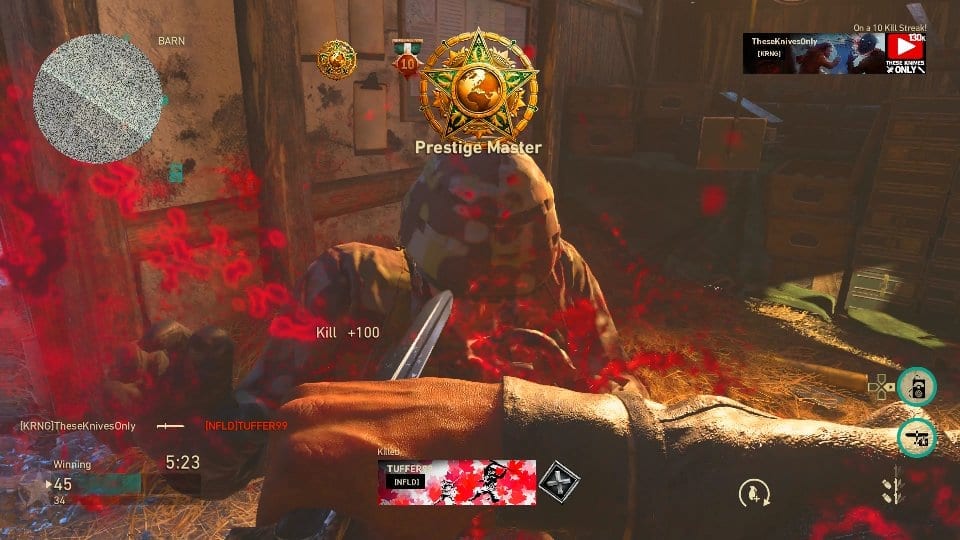Select the grenade equipment icon

[x=750, y=492]
